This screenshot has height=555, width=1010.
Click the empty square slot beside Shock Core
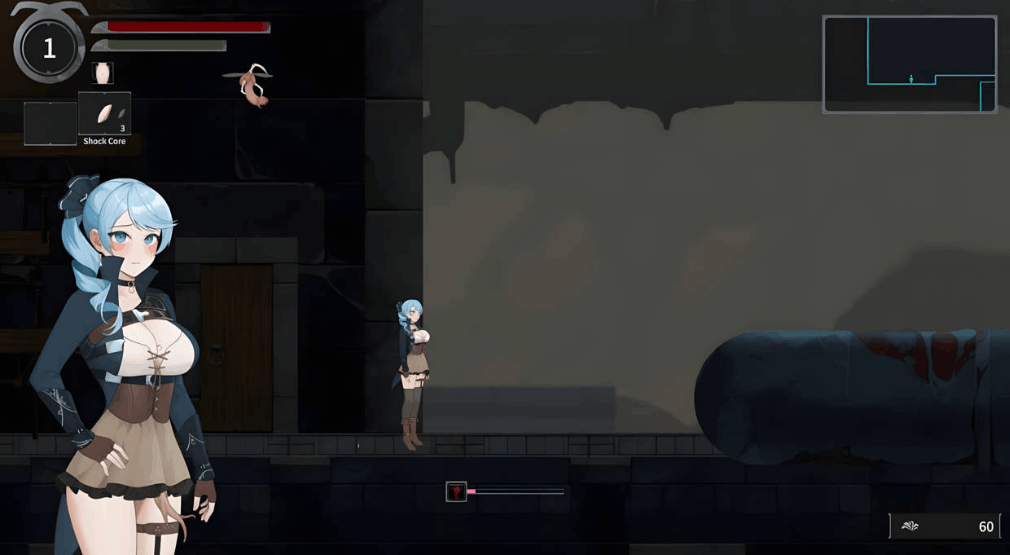pyautogui.click(x=51, y=123)
